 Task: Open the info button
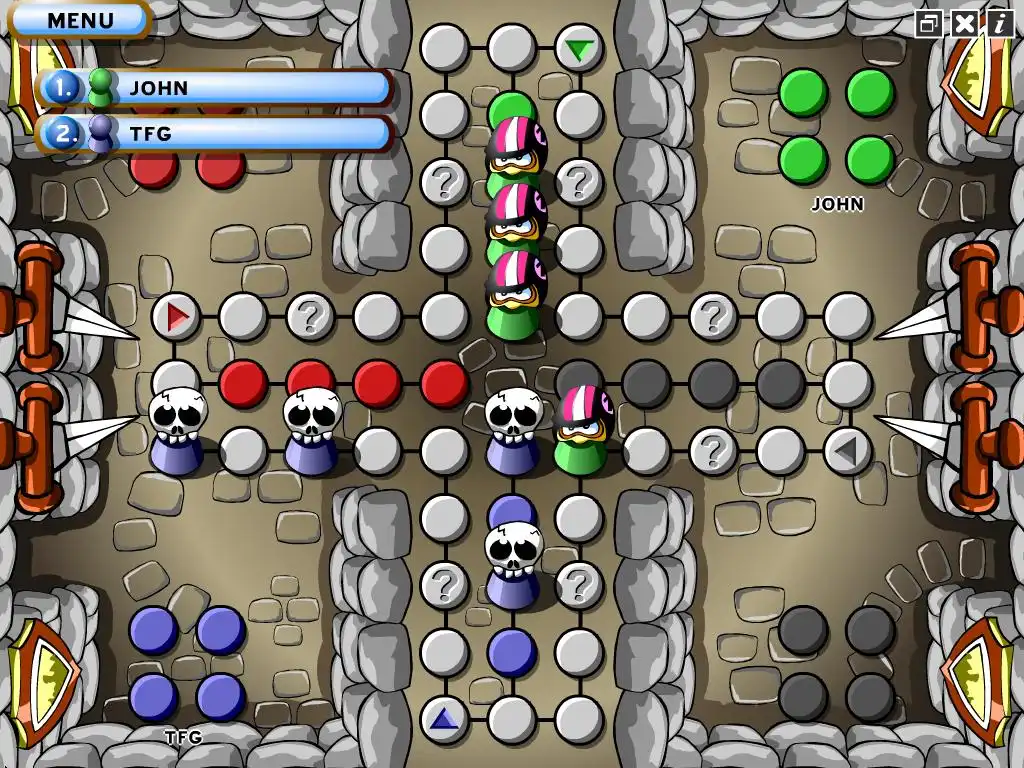(x=999, y=23)
